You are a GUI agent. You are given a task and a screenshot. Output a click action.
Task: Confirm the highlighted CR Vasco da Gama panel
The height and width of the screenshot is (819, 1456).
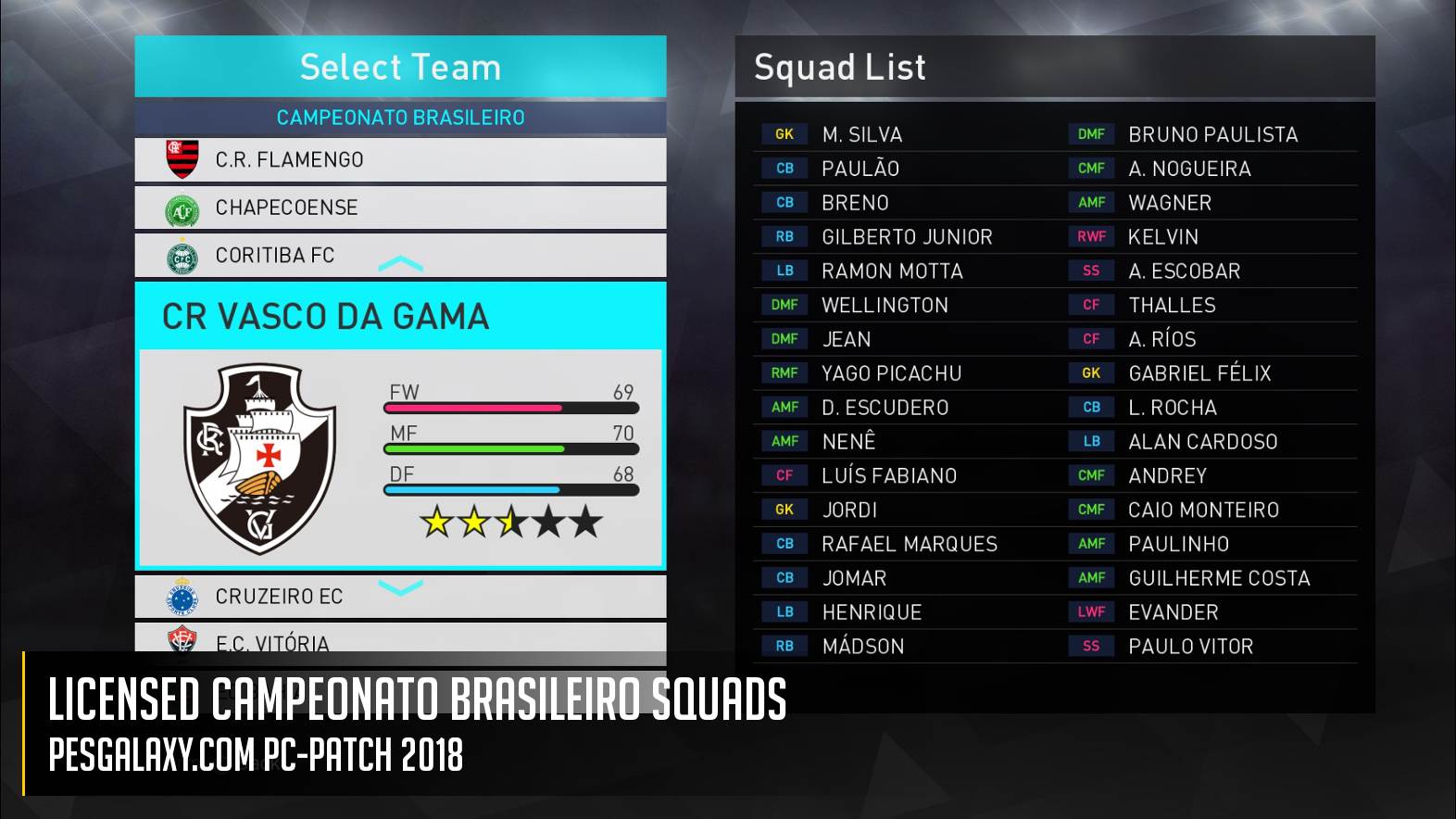[400, 426]
